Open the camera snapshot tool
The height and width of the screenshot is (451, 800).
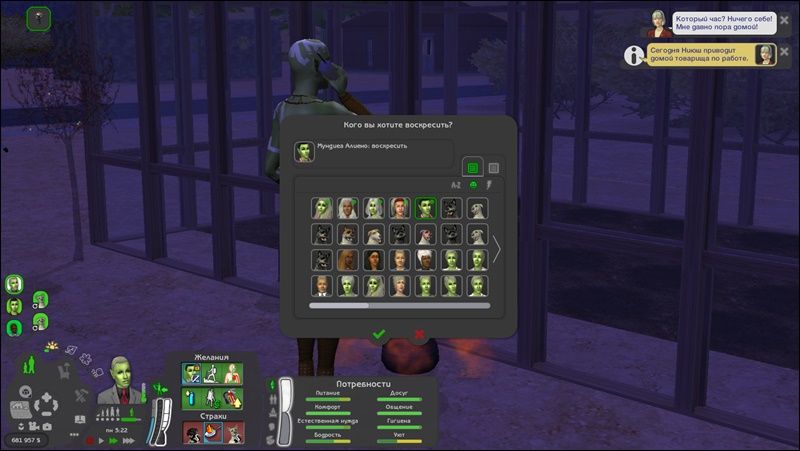[x=47, y=428]
